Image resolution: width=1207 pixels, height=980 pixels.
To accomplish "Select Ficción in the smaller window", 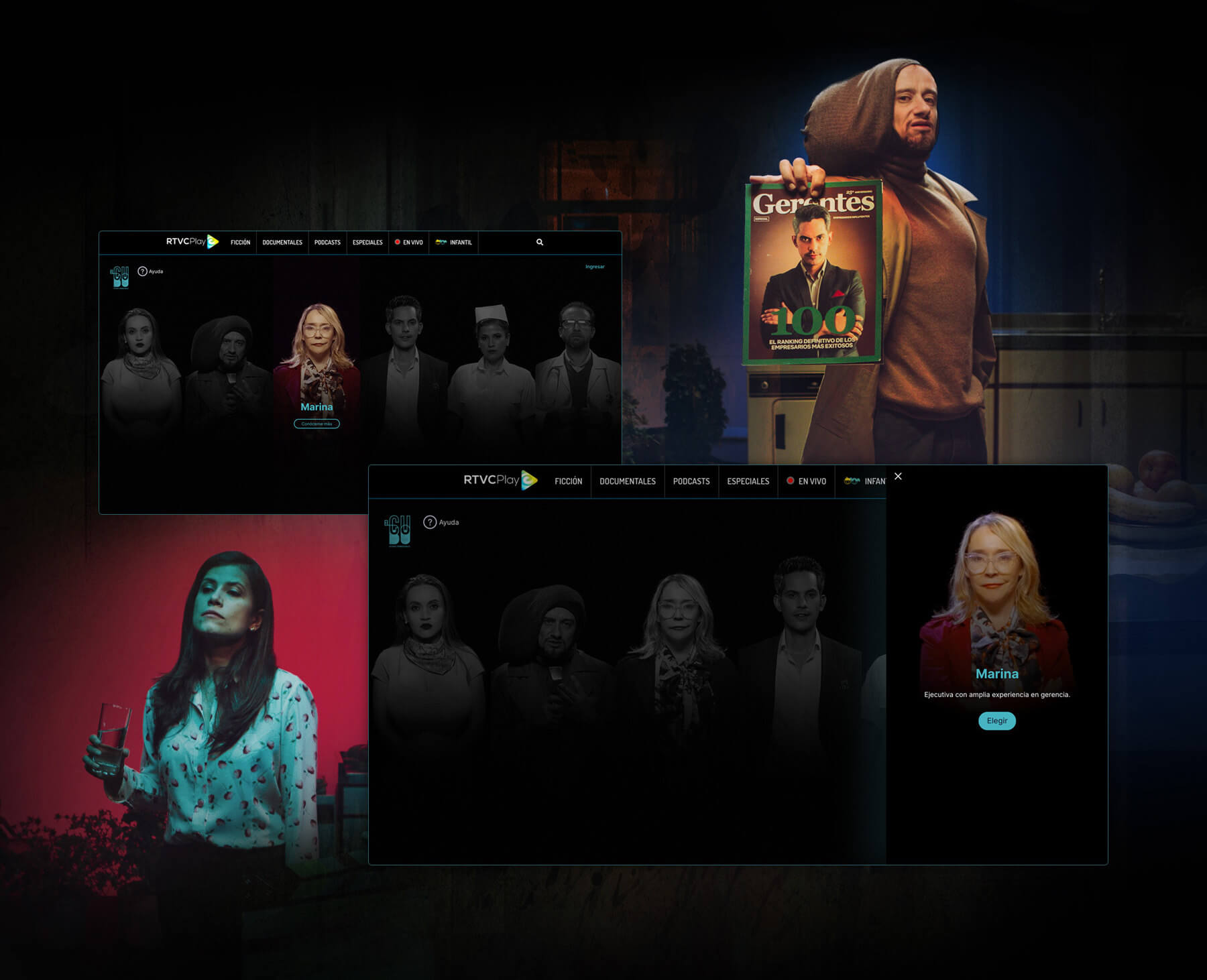I will coord(240,243).
